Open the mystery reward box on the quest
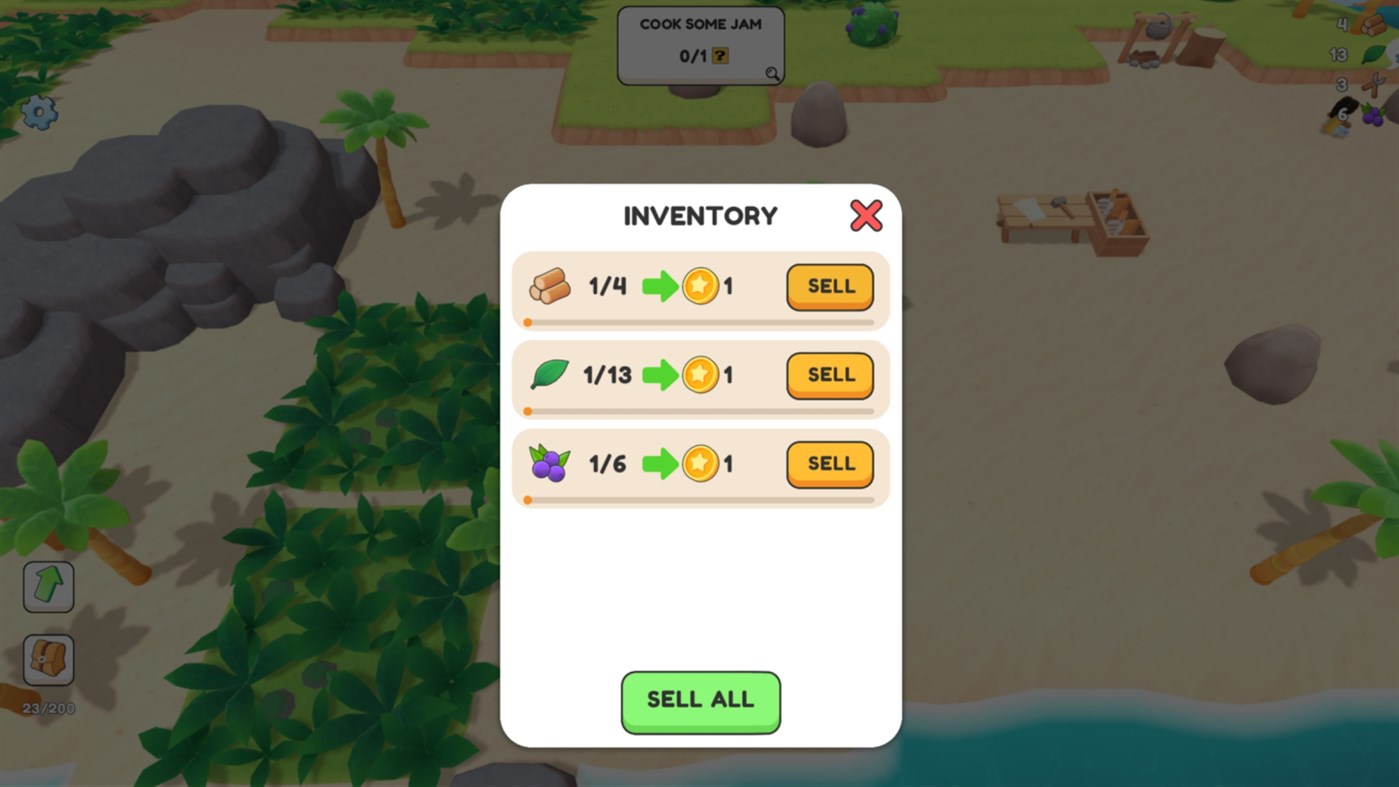 (718, 56)
